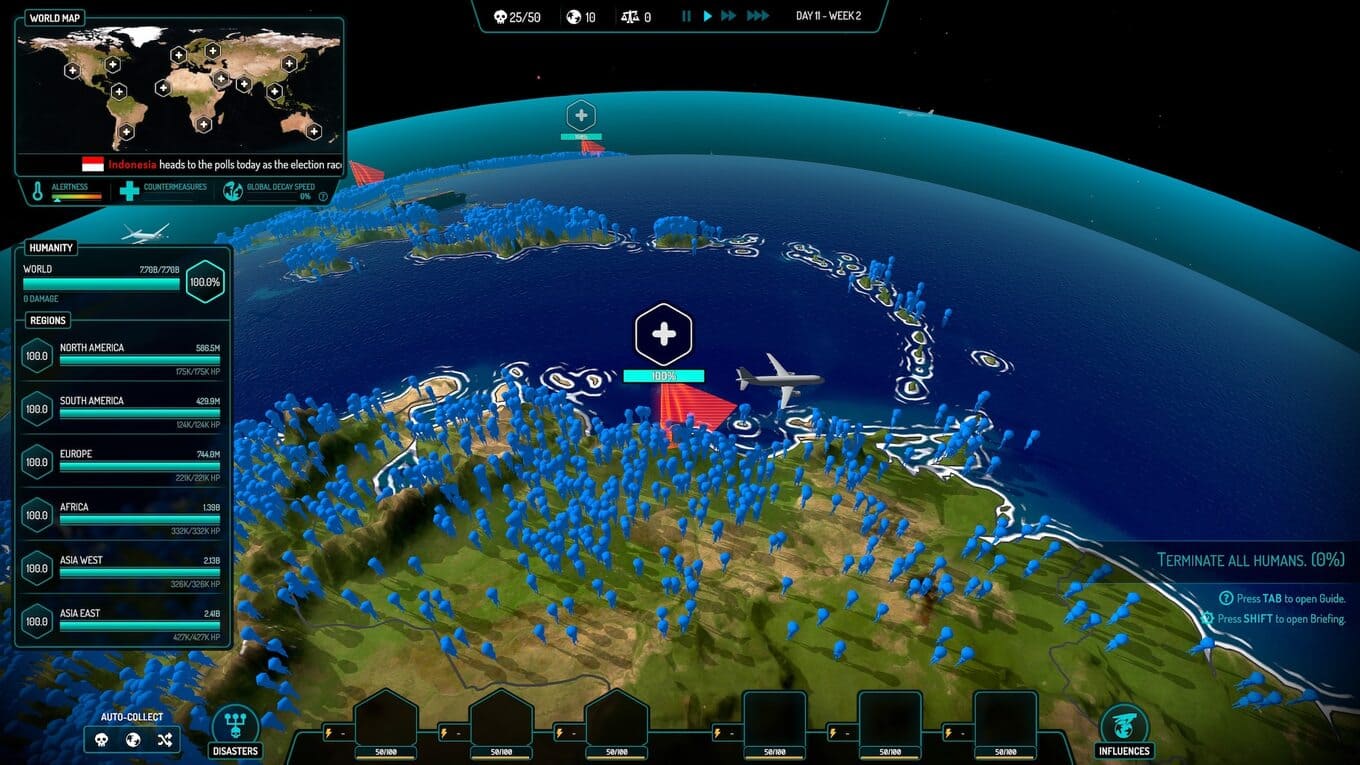
Task: Click the southern Africa marker on world map
Action: click(x=204, y=124)
